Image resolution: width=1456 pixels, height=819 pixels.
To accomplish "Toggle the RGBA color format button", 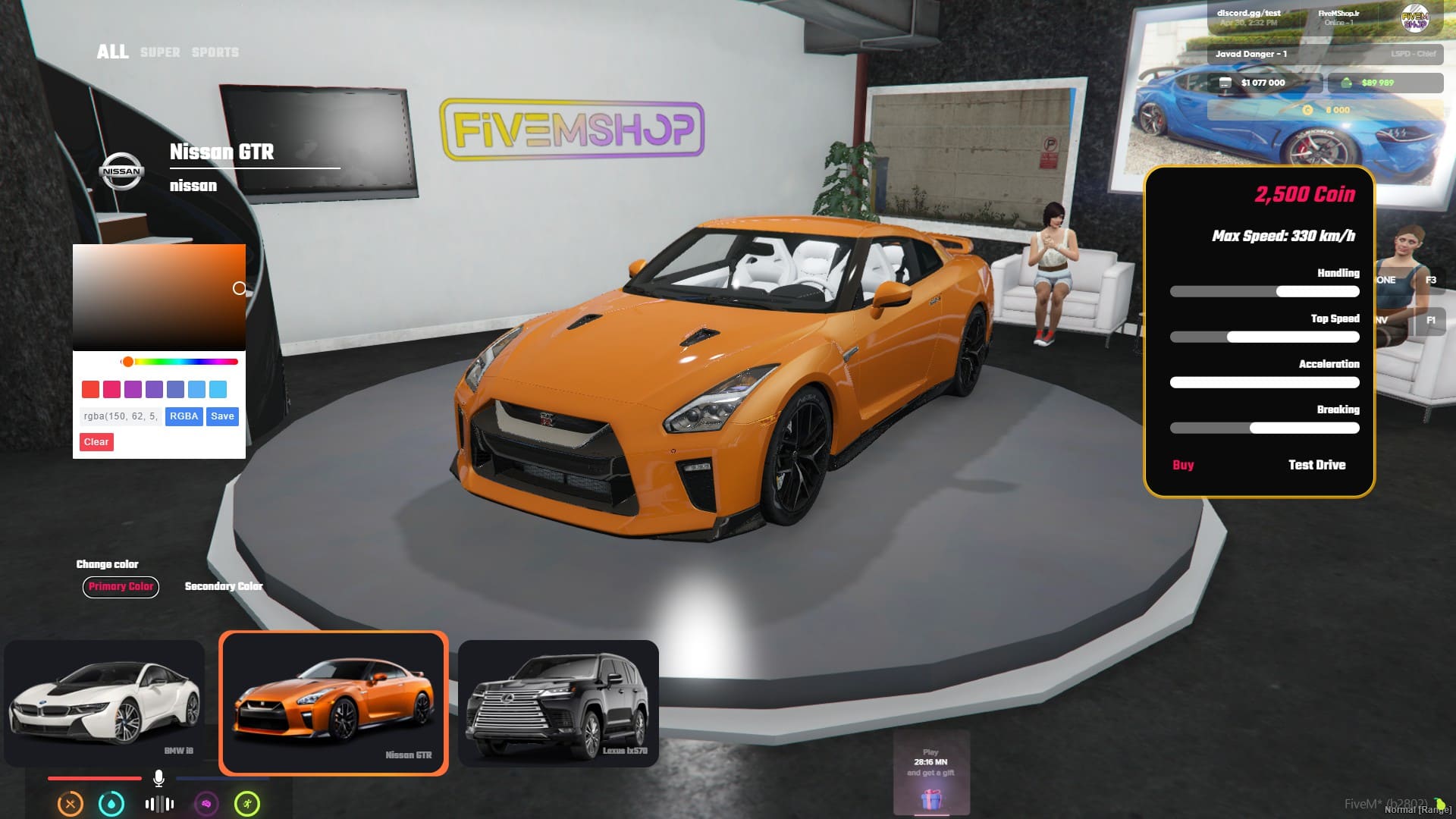I will tap(184, 416).
